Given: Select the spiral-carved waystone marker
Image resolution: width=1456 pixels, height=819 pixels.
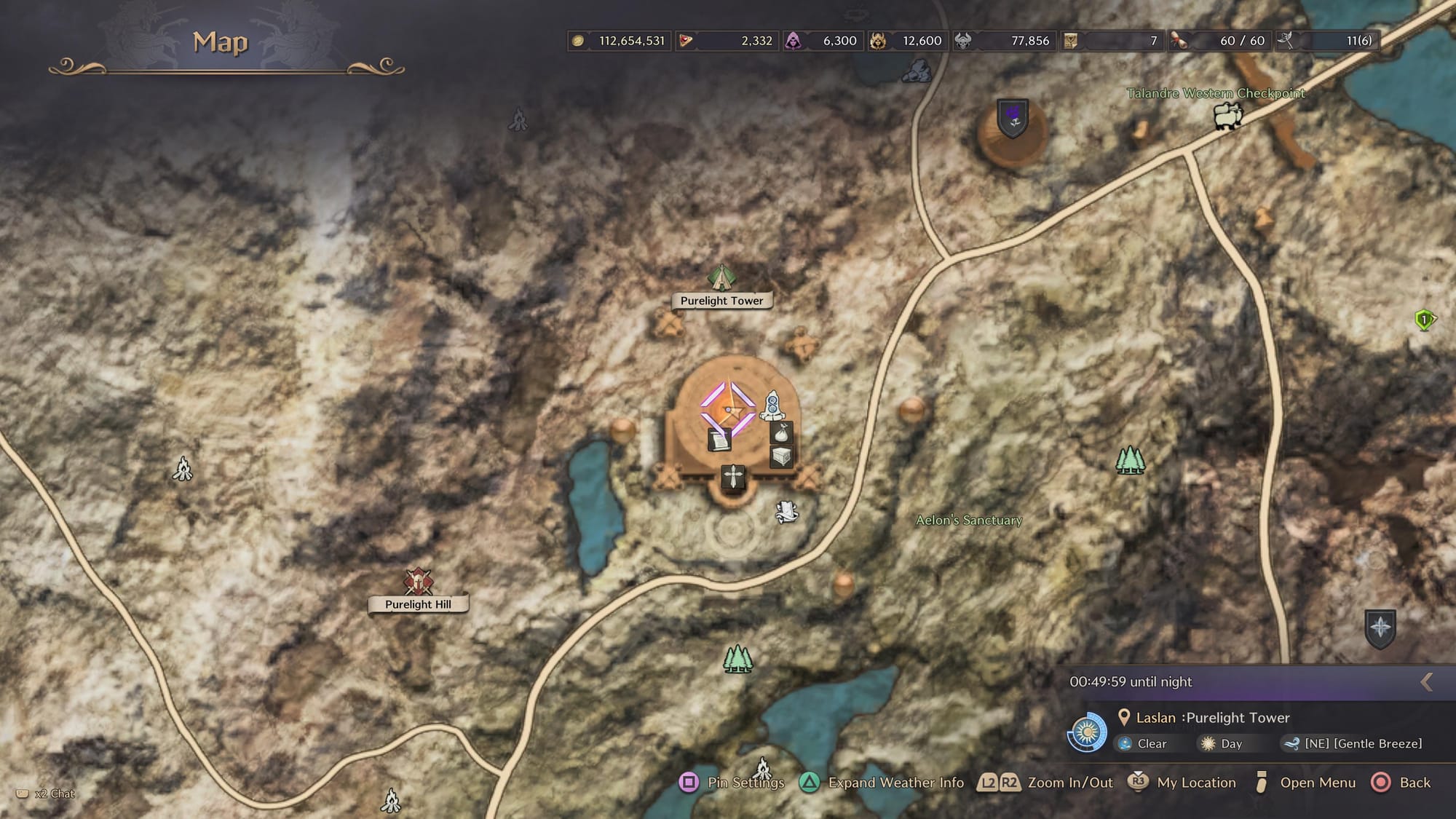Looking at the screenshot, I should (x=772, y=405).
